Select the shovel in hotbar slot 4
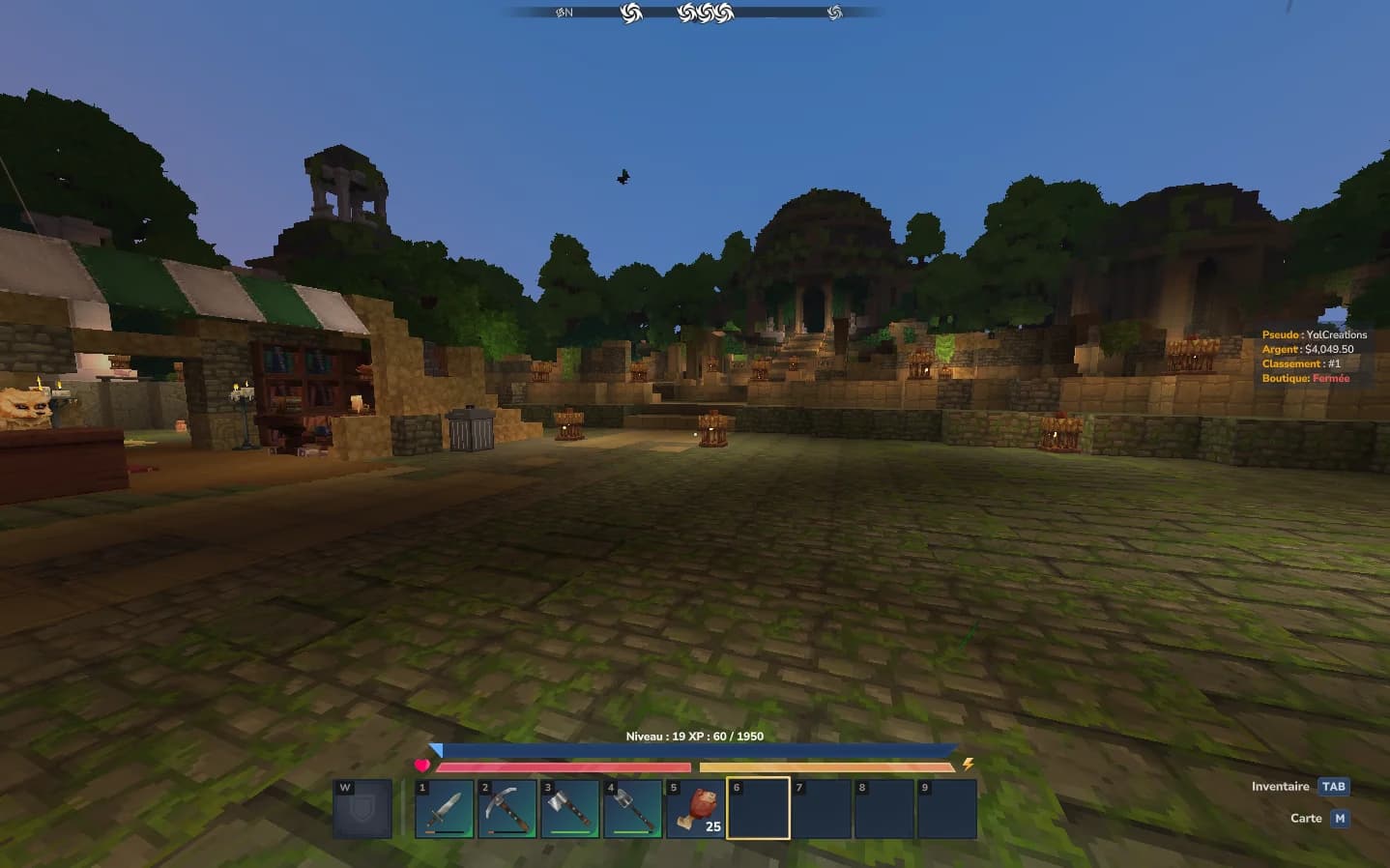The image size is (1390, 868). coord(633,809)
